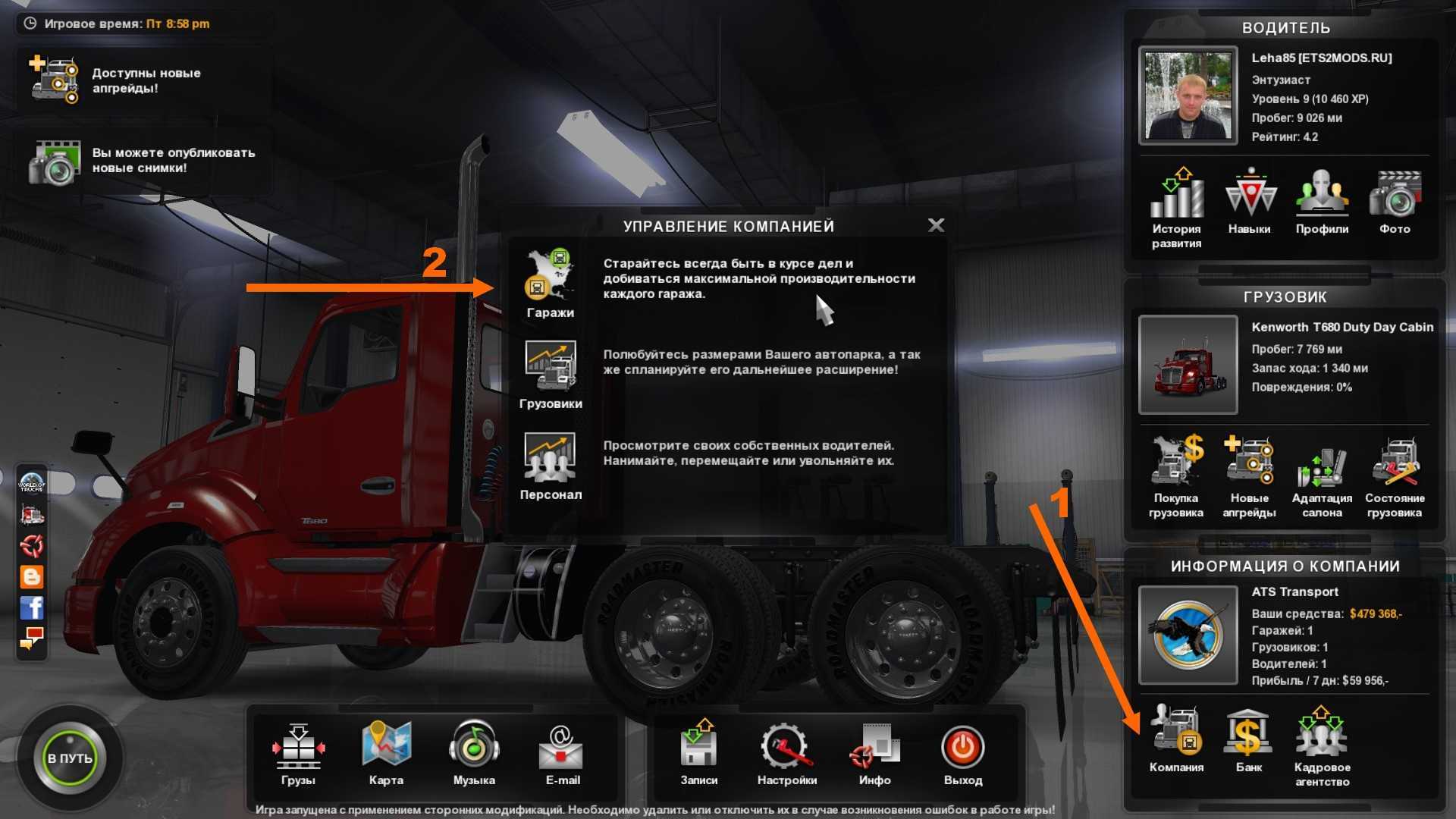Close the Управление компанией dialog

point(936,225)
